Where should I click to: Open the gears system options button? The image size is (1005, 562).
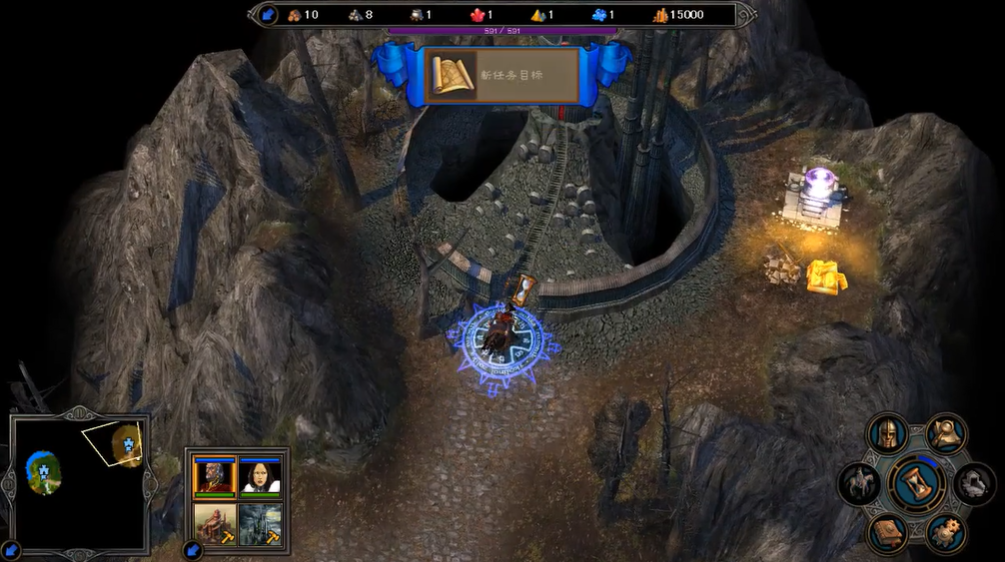click(945, 533)
